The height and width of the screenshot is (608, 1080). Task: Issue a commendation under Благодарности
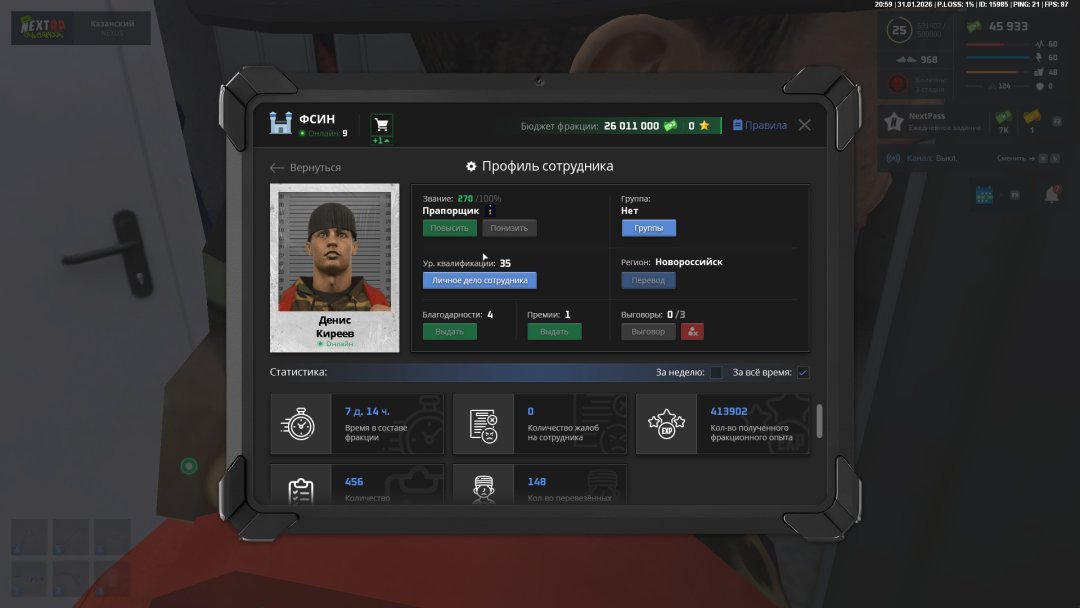[x=449, y=331]
